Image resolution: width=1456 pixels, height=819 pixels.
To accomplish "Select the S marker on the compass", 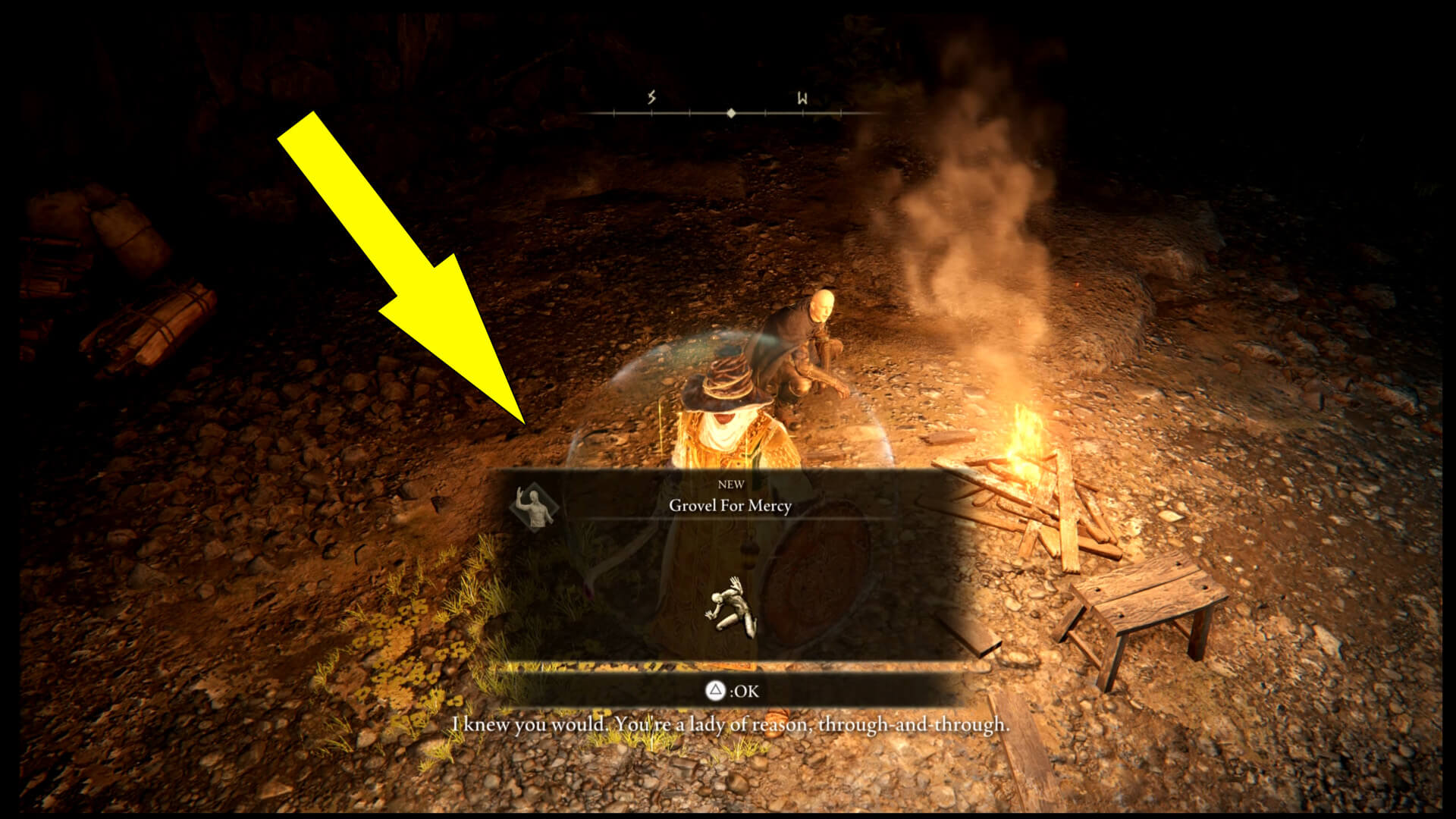I will tap(651, 97).
